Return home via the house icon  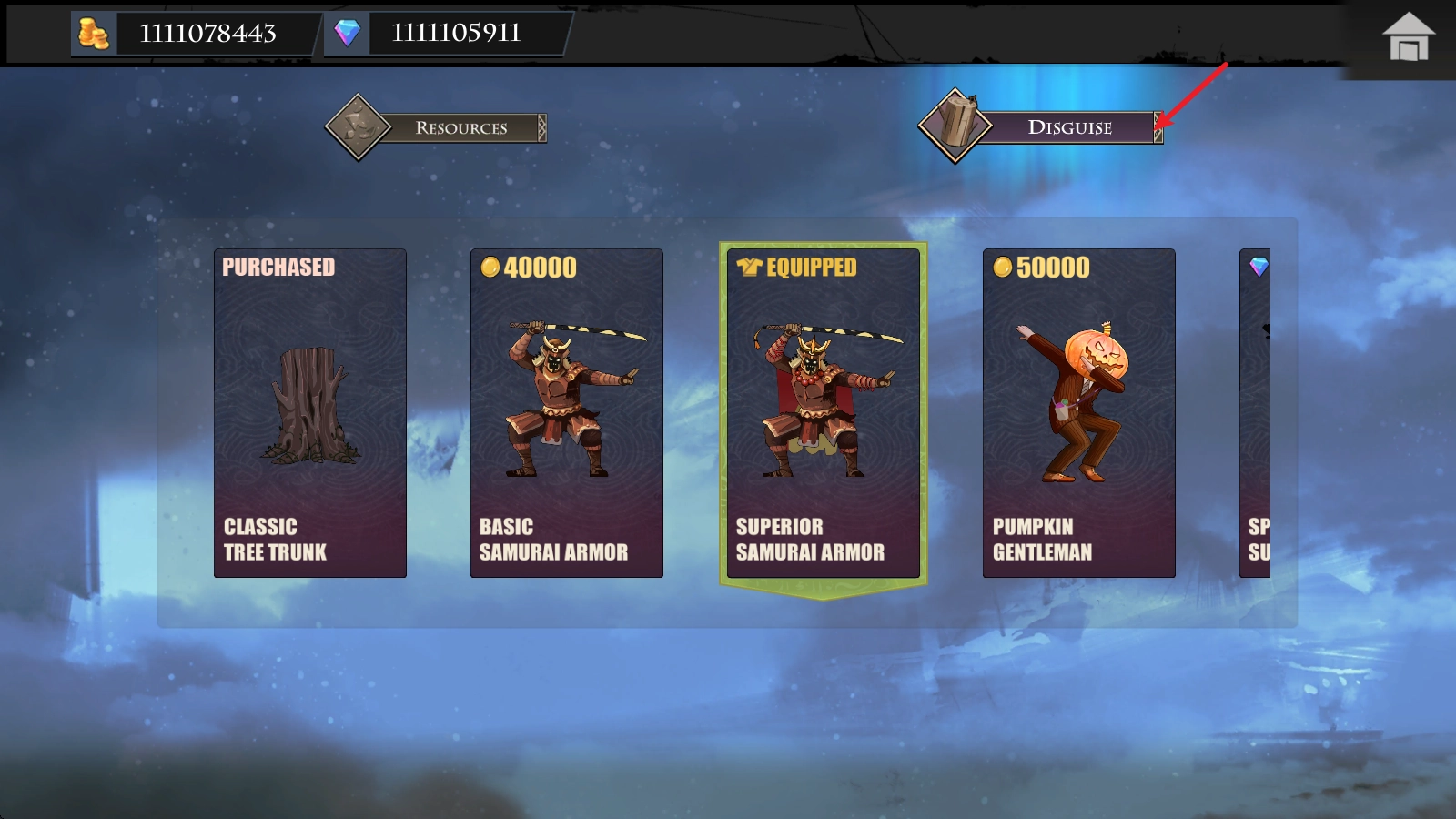tap(1408, 37)
